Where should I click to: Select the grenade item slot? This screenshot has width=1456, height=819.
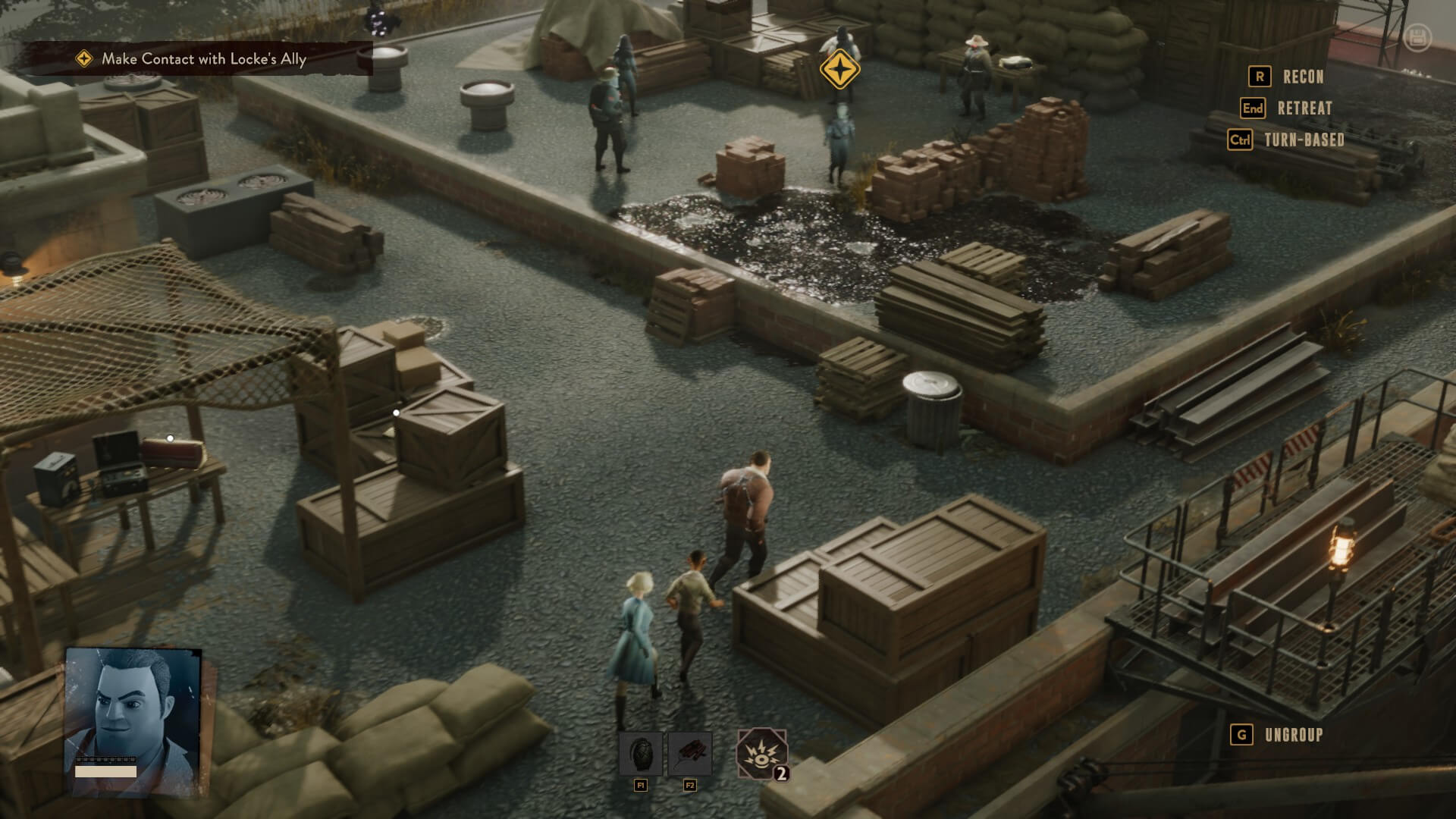click(641, 754)
